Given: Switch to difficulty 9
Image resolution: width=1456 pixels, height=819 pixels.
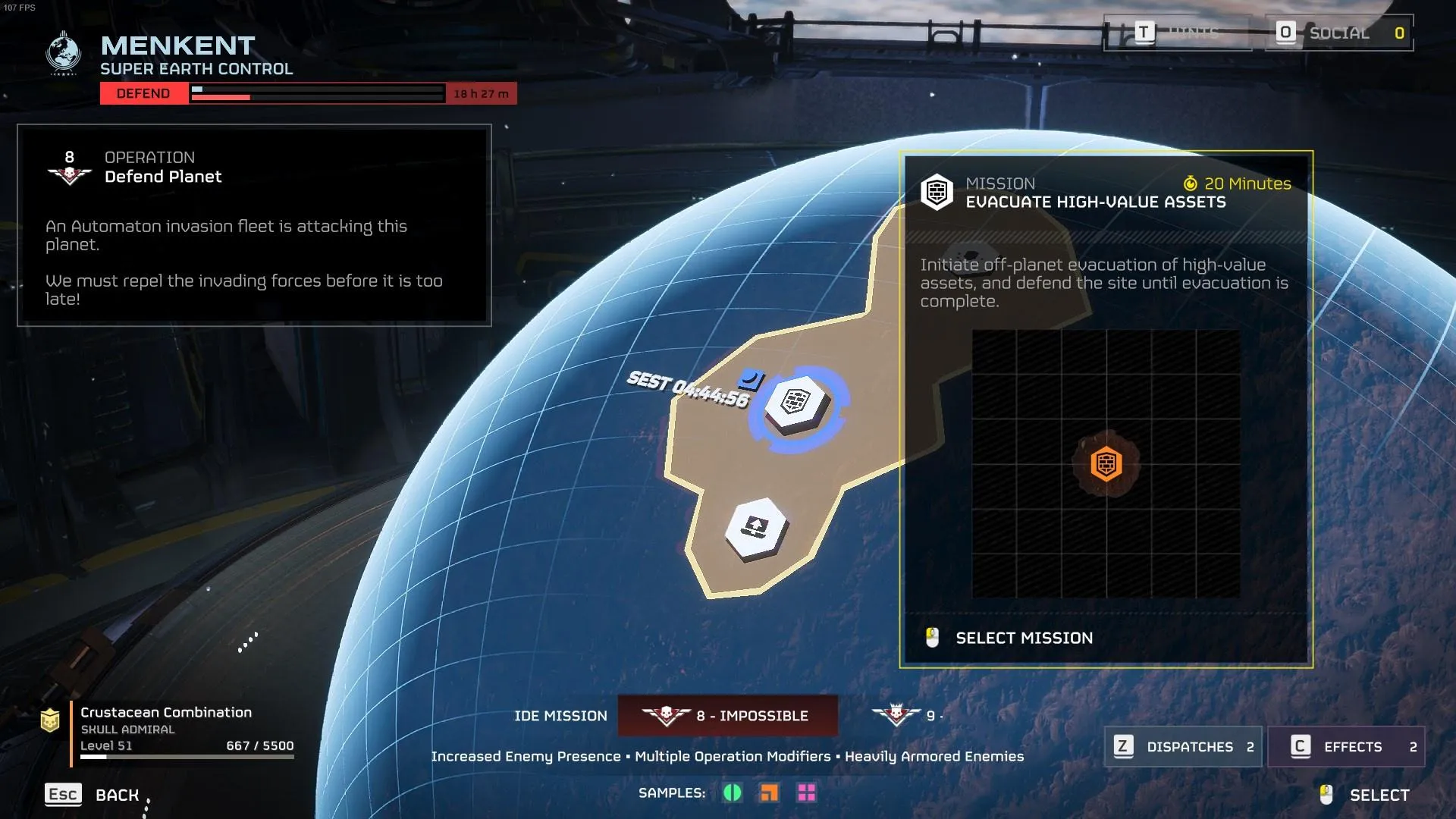Looking at the screenshot, I should [x=906, y=716].
